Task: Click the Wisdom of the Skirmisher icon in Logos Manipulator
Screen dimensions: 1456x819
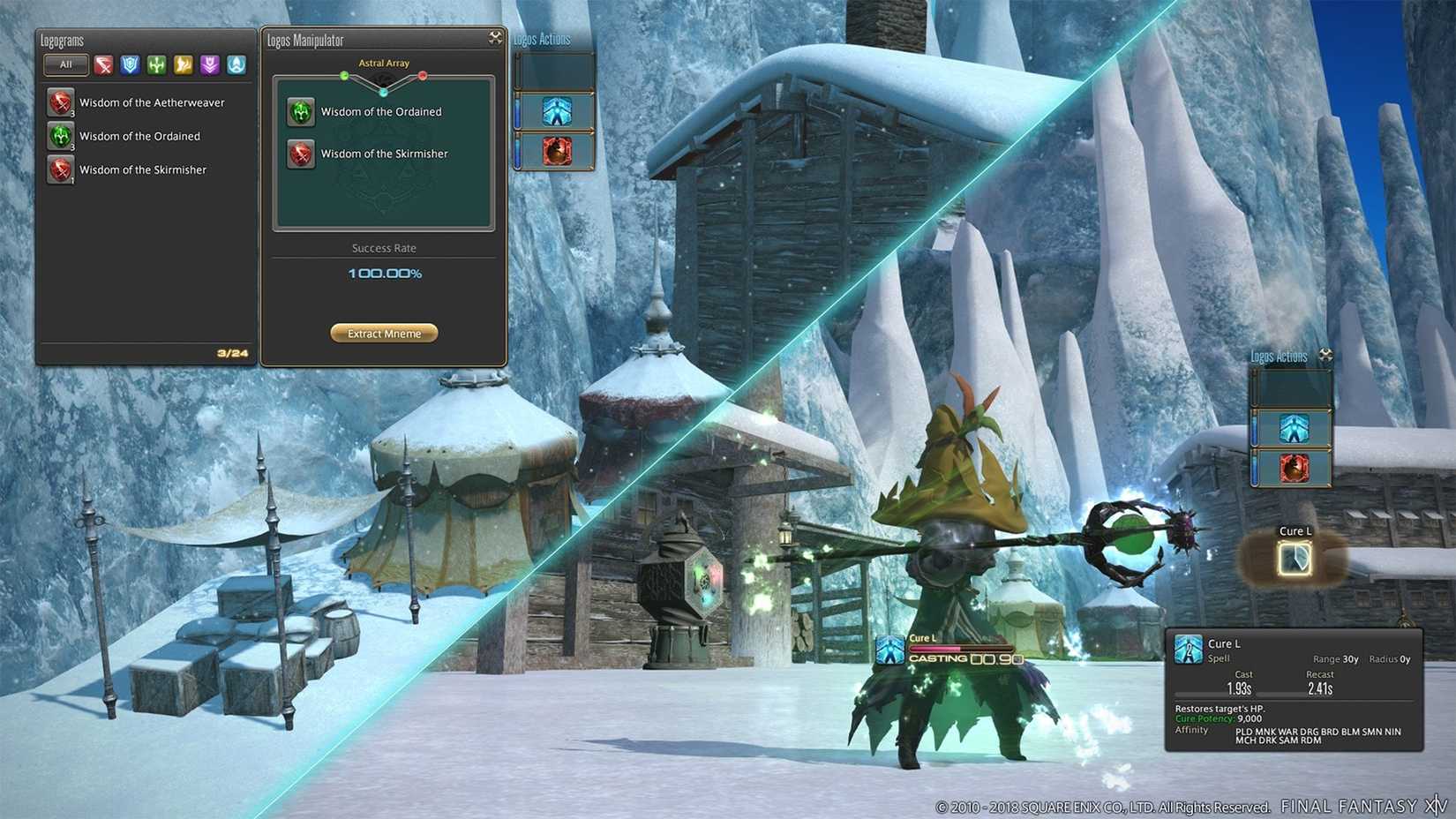Action: pyautogui.click(x=301, y=153)
